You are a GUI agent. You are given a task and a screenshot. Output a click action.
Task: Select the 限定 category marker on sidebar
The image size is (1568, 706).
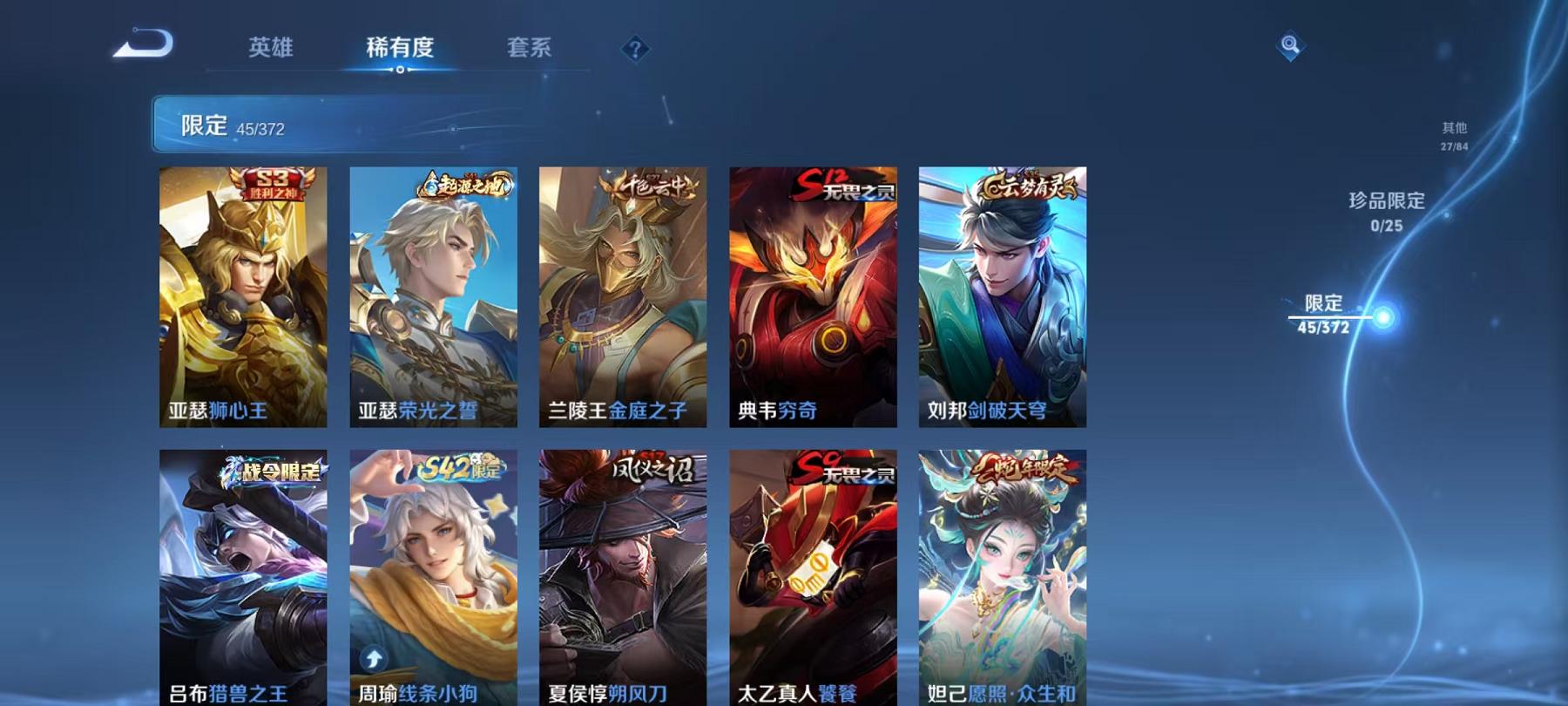coord(1327,307)
